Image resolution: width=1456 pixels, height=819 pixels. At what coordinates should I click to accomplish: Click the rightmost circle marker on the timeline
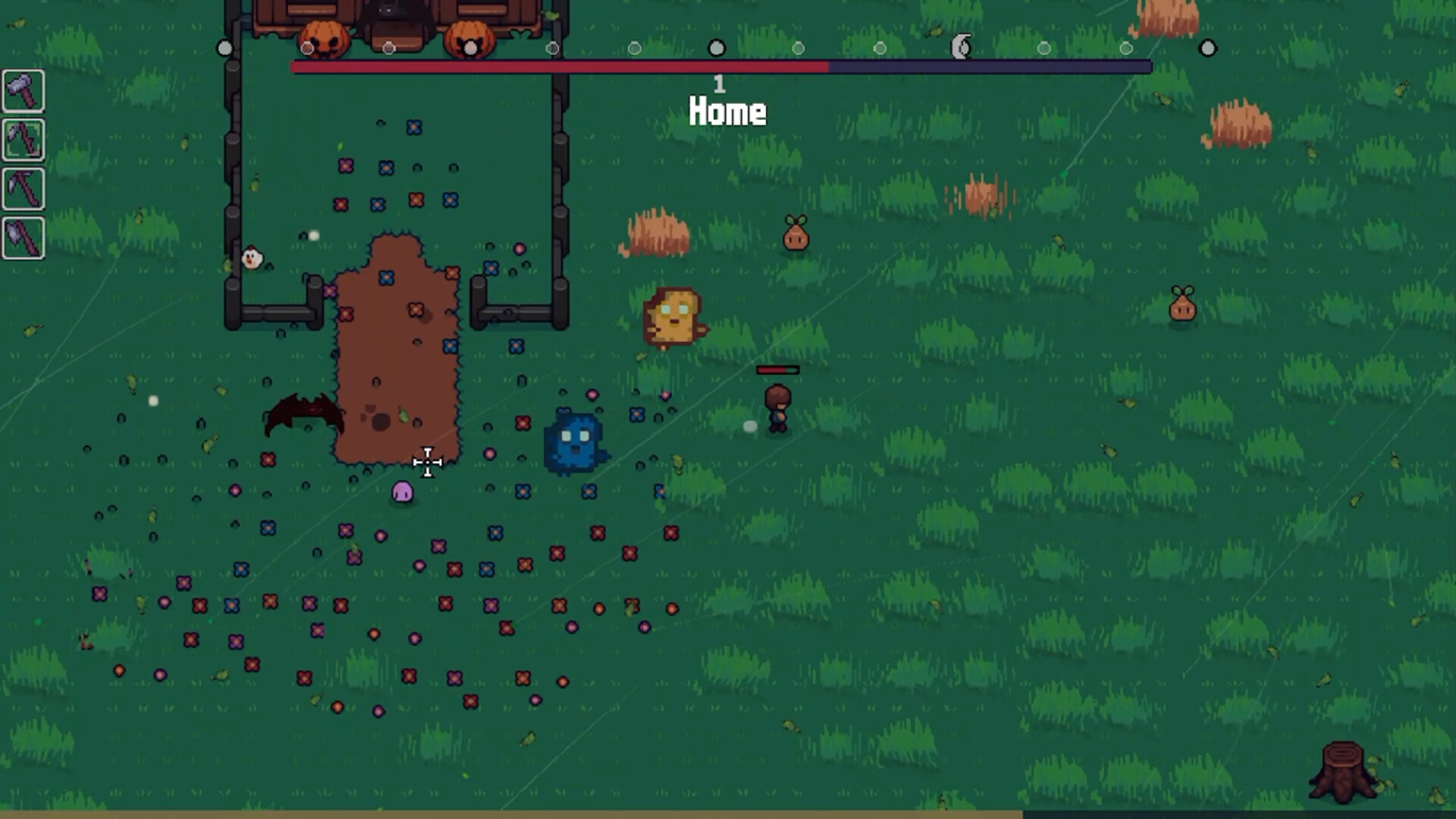1207,48
